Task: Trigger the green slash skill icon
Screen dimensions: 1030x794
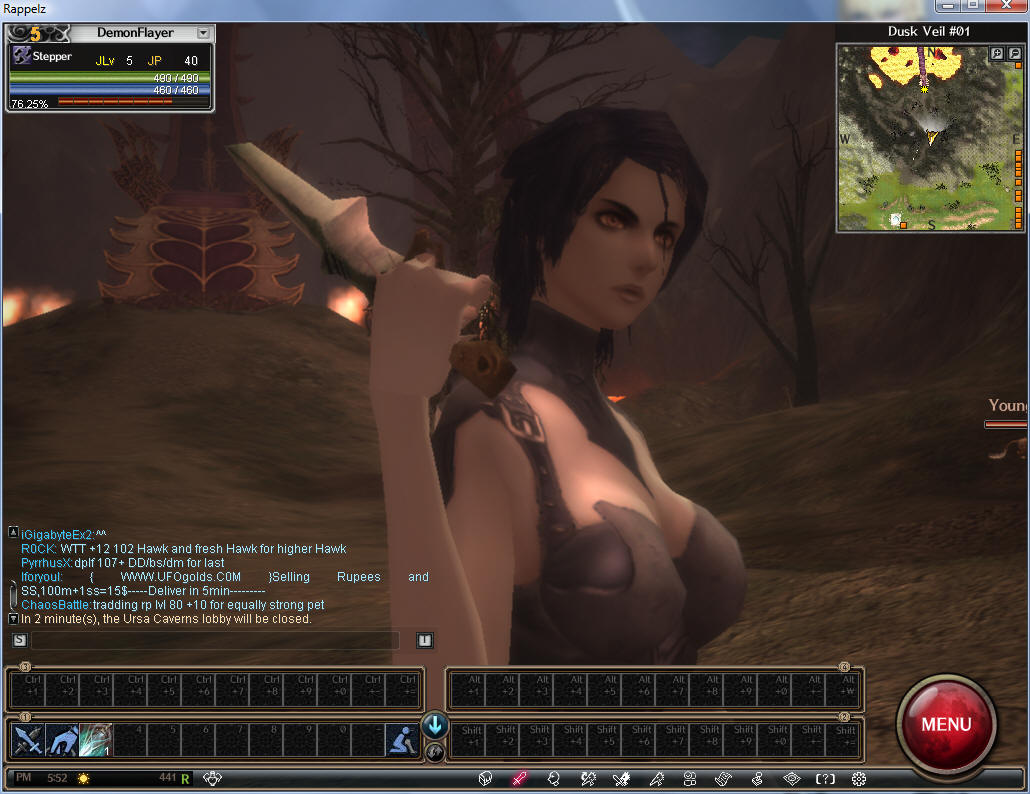Action: pos(96,740)
